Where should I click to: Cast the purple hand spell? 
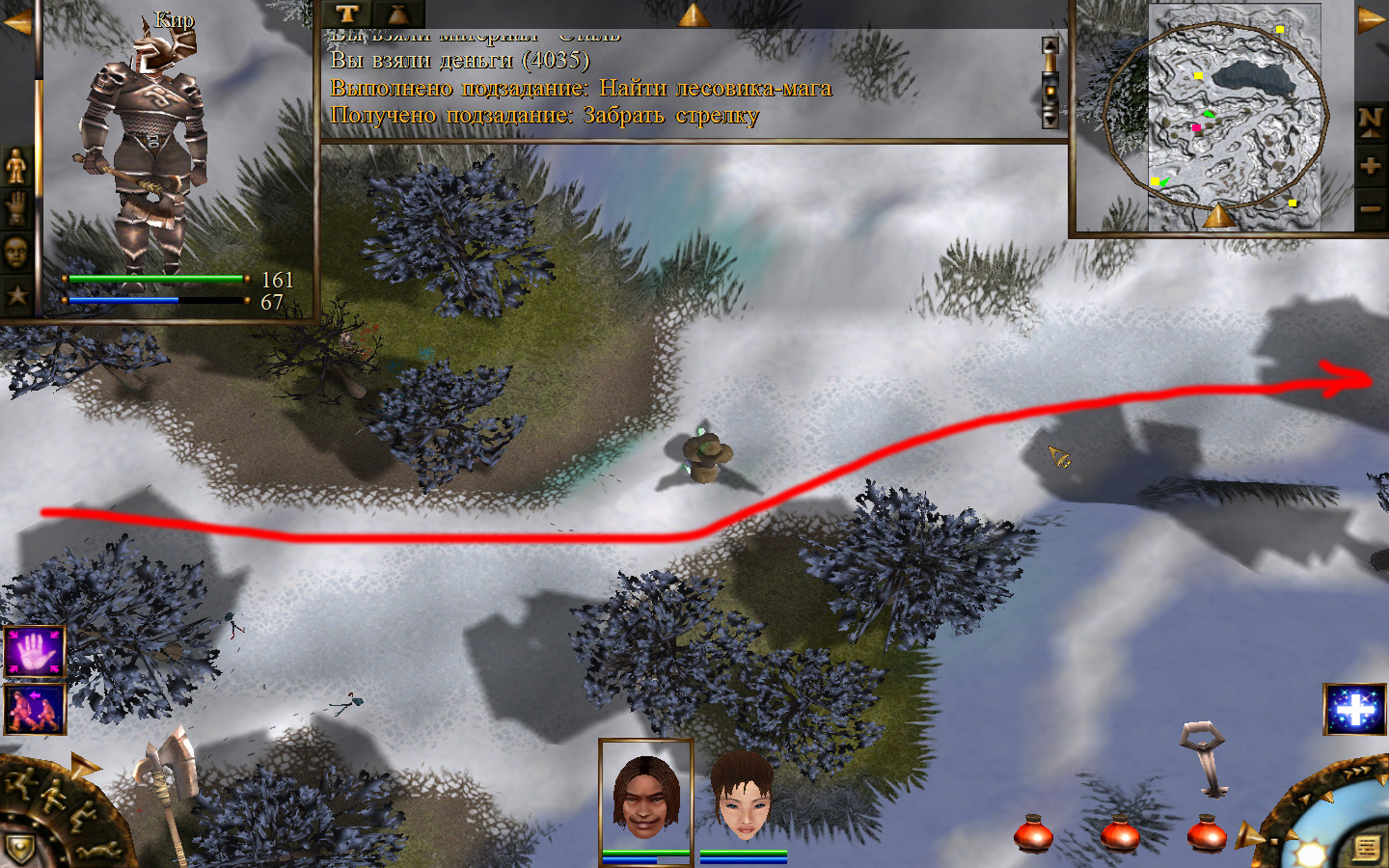click(35, 652)
